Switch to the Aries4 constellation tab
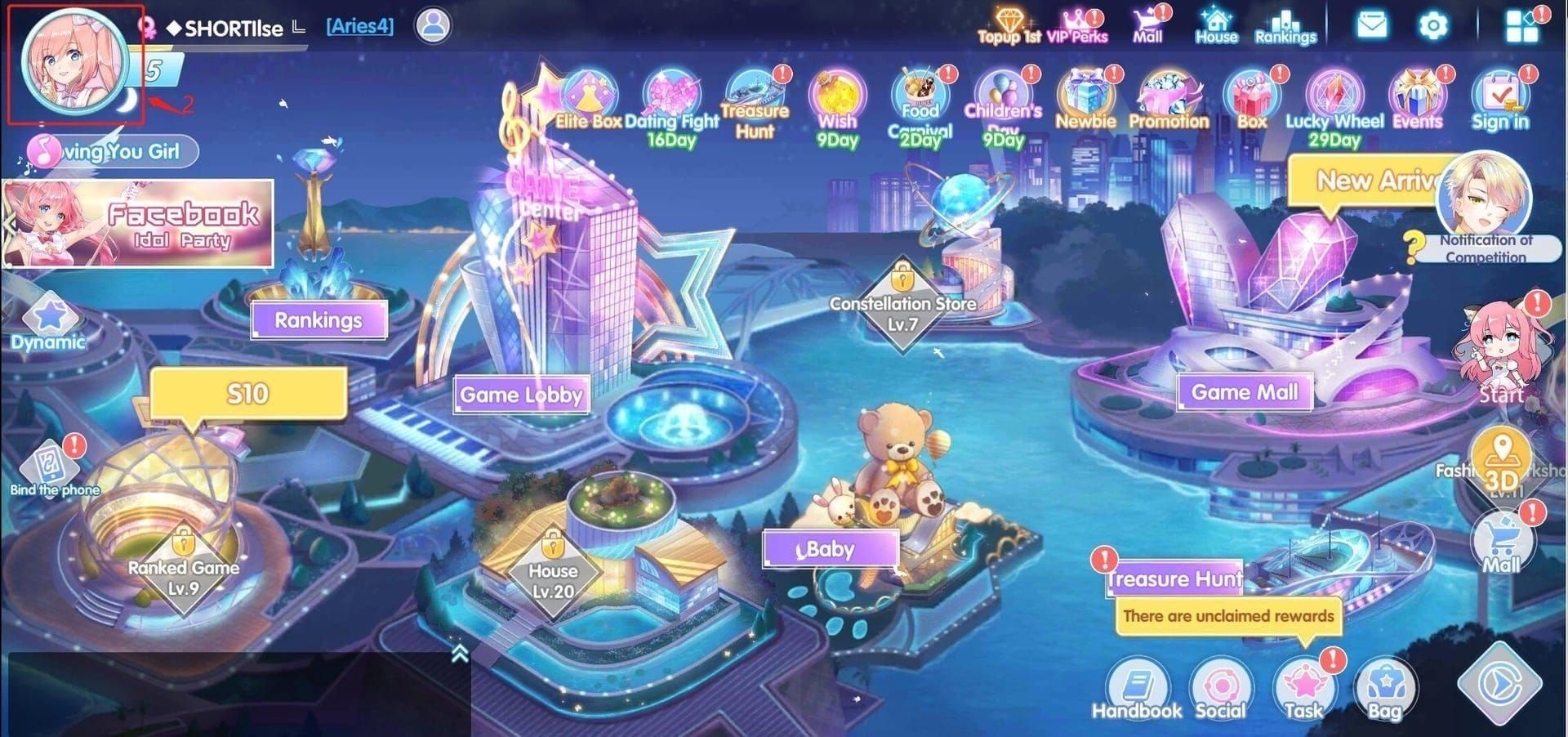Viewport: 1568px width, 737px height. pos(358,25)
